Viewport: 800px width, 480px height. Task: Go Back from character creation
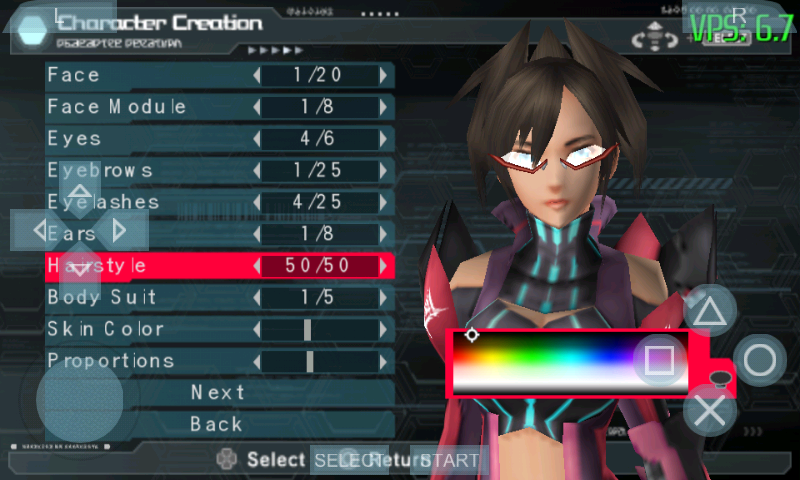coord(218,424)
